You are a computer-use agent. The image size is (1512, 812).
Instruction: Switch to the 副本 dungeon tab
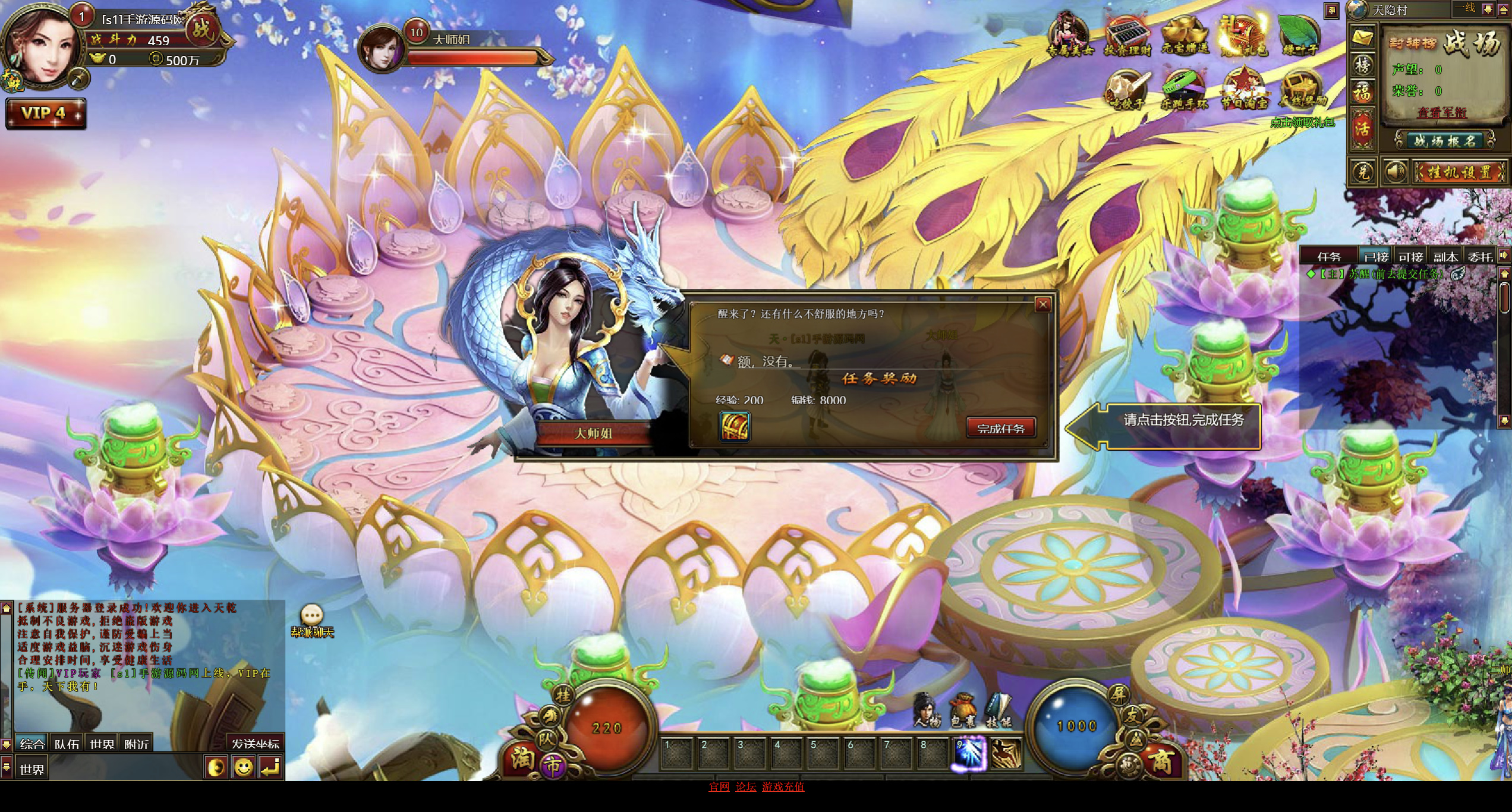1445,257
